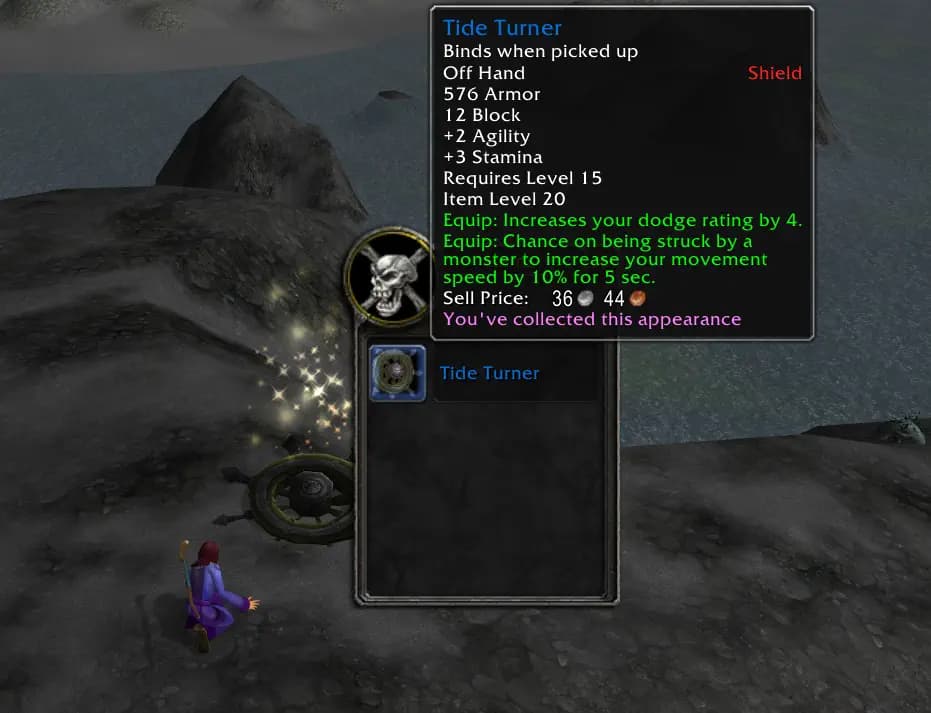Select the Tide Turner item name
Image resolution: width=931 pixels, height=713 pixels.
(x=489, y=373)
